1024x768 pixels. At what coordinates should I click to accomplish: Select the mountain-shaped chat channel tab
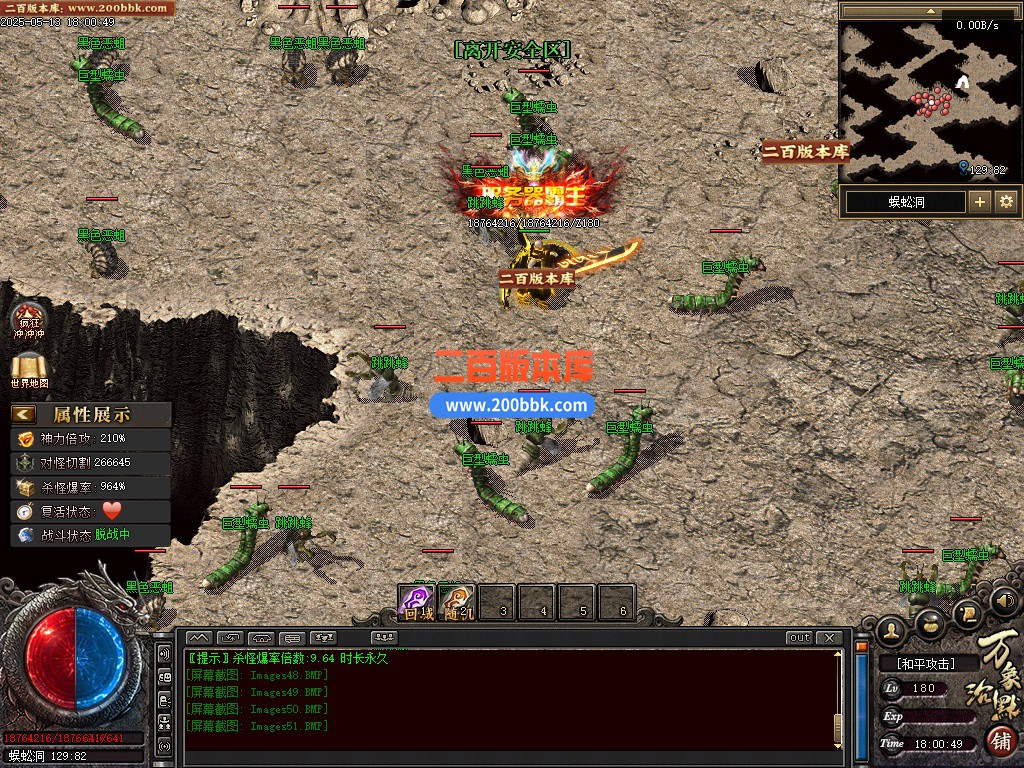[x=199, y=638]
